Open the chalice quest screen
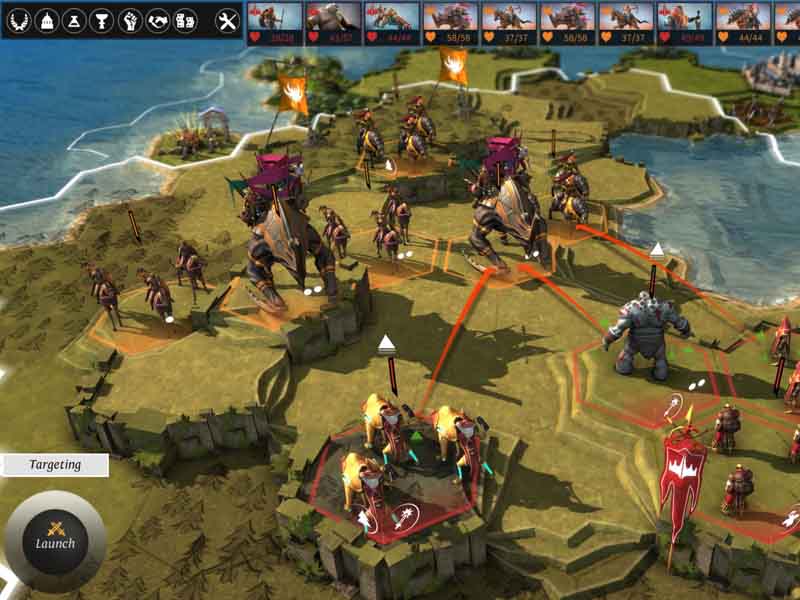 (x=101, y=20)
